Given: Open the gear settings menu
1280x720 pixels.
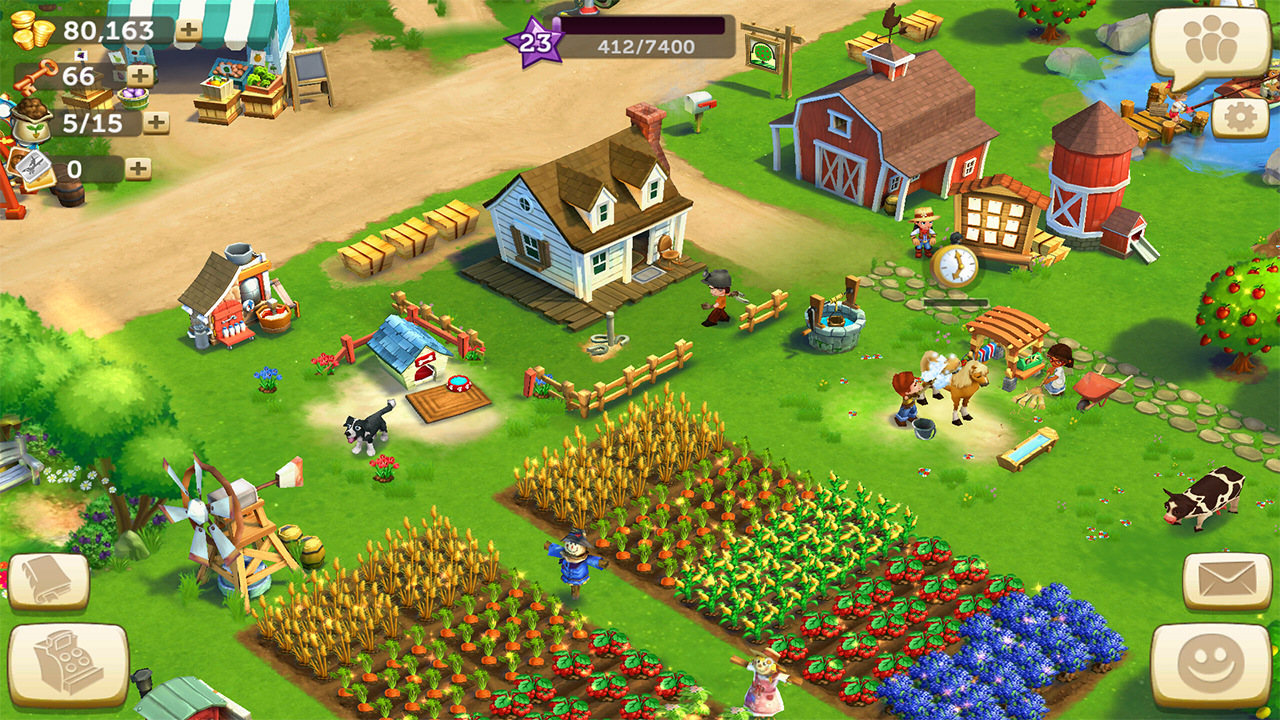Looking at the screenshot, I should coord(1240,118).
